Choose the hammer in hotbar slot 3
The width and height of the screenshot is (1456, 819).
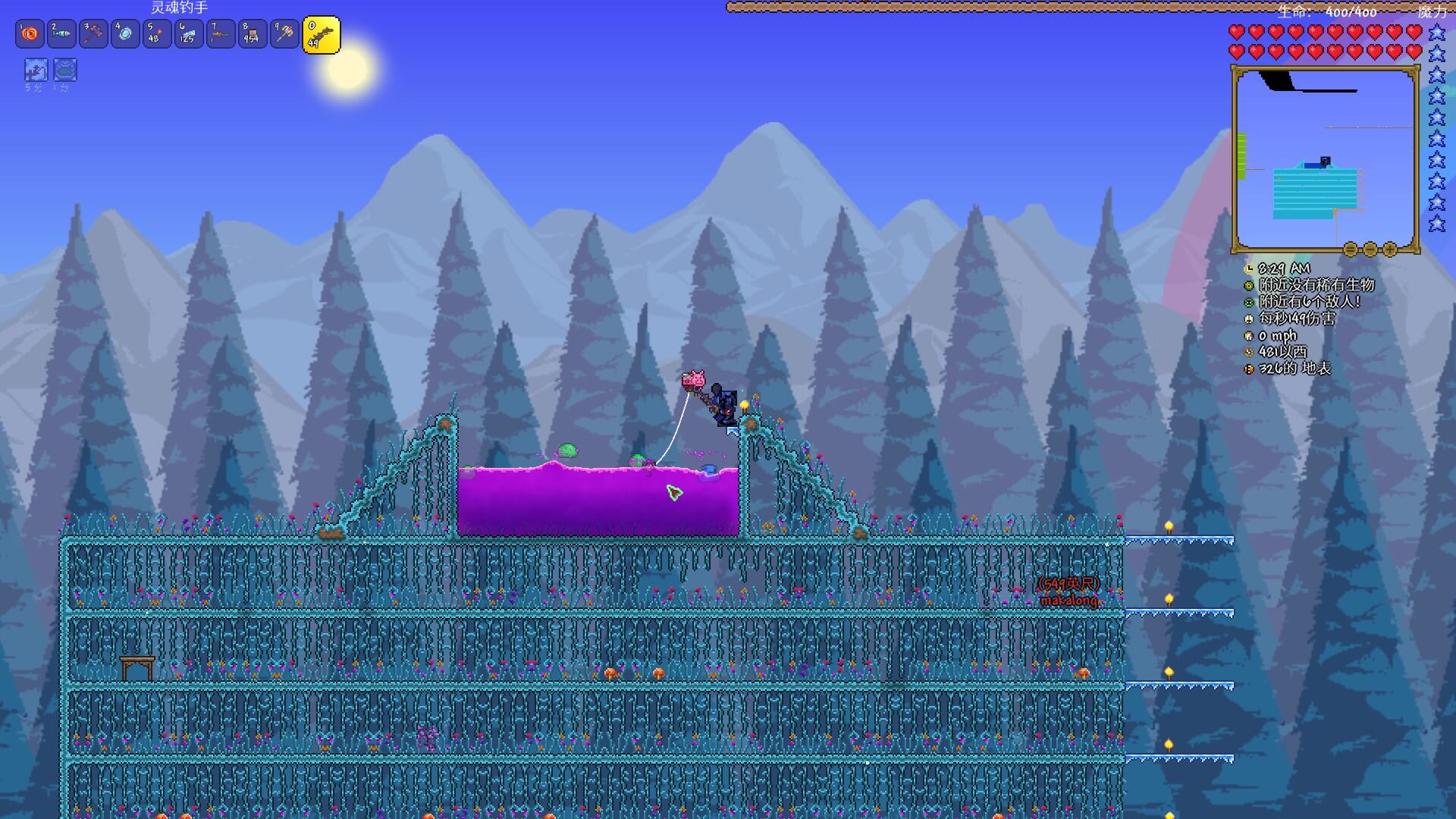click(x=93, y=34)
